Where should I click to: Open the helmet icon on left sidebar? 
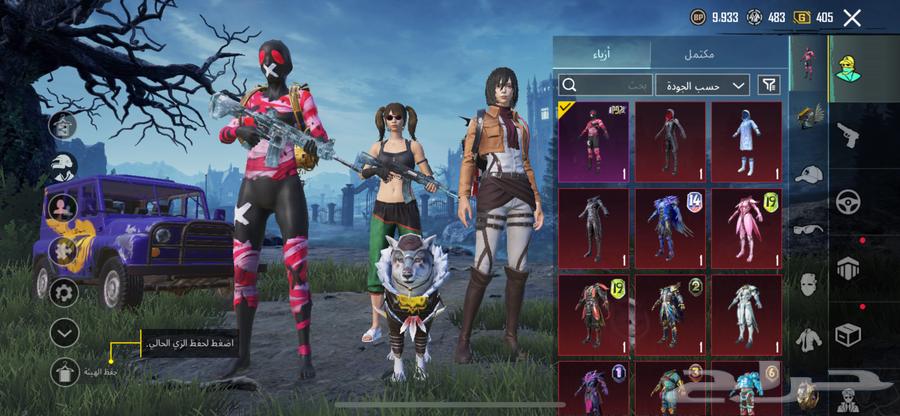pyautogui.click(x=65, y=167)
